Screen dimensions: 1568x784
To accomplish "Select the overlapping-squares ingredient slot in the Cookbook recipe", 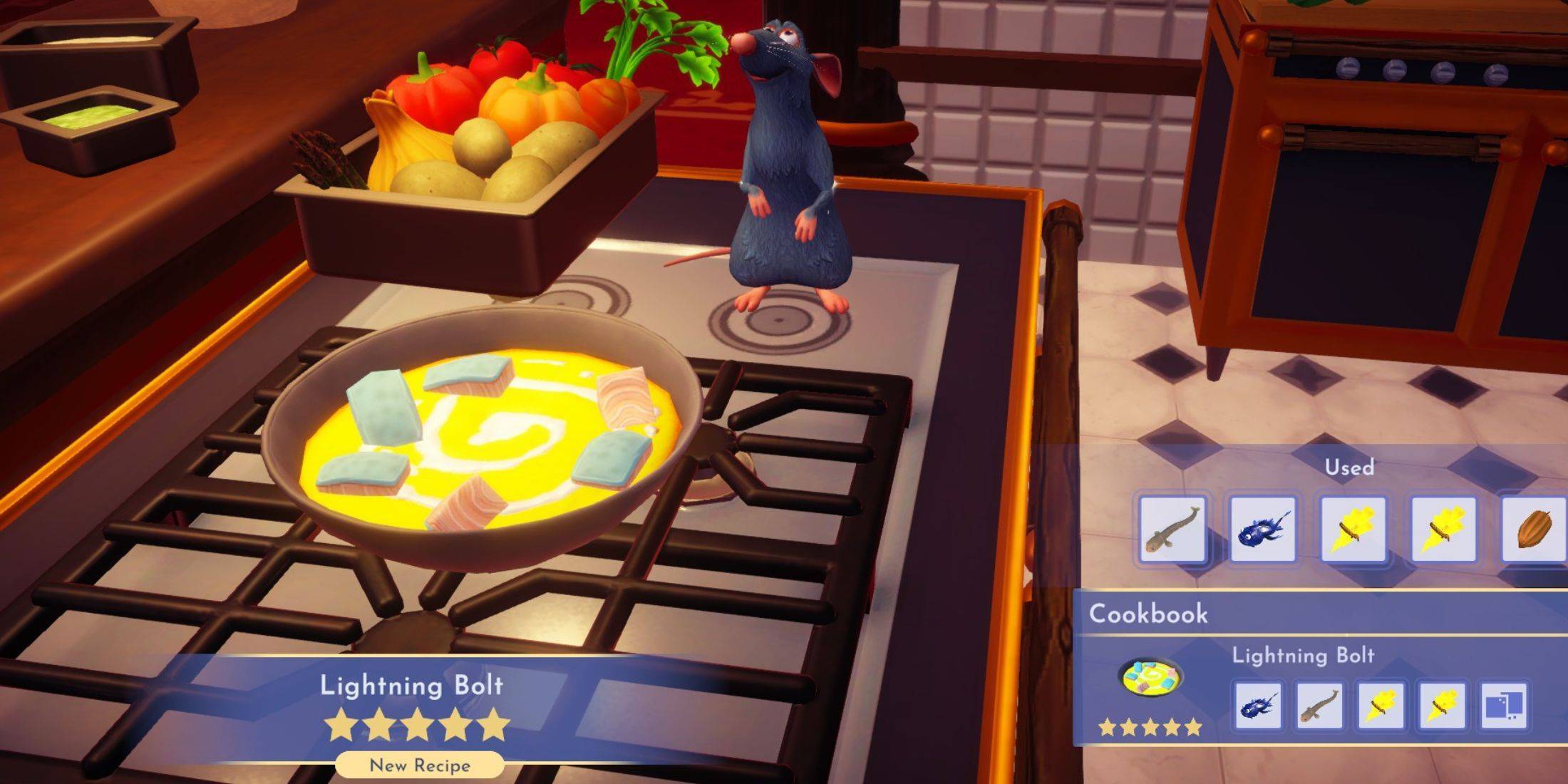I will 1504,706.
